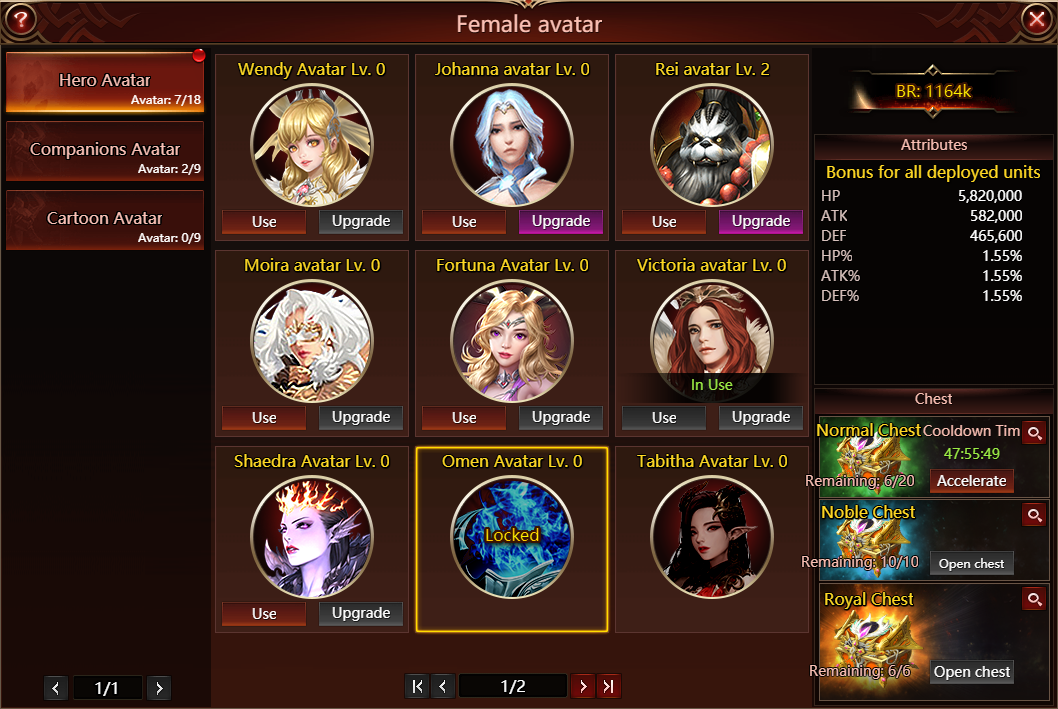Inspect Royal Chest contents with magnifier
This screenshot has height=709, width=1058.
1034,599
